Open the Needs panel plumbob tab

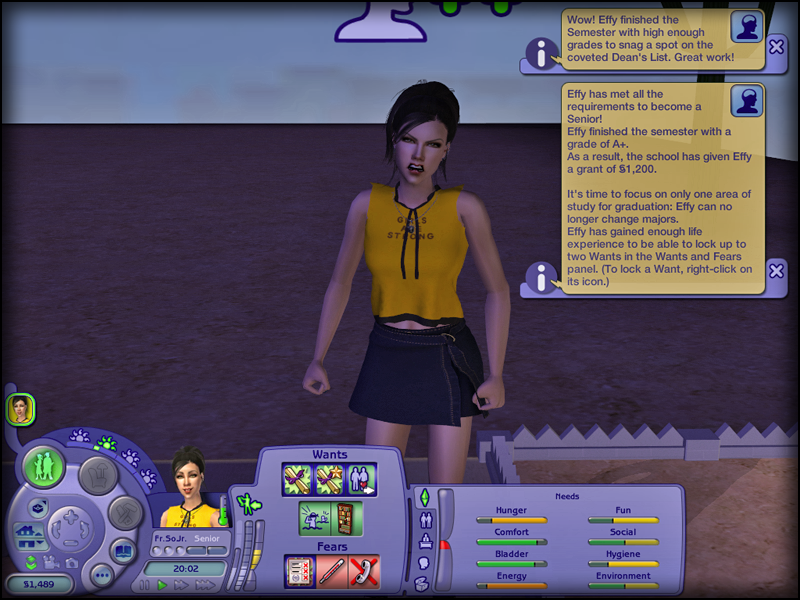coord(423,497)
